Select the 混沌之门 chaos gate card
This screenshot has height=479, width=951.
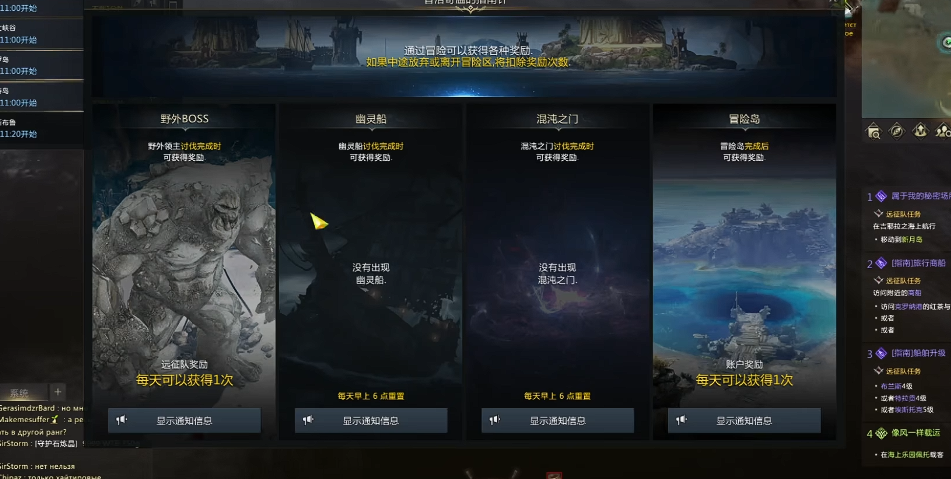[x=557, y=260]
